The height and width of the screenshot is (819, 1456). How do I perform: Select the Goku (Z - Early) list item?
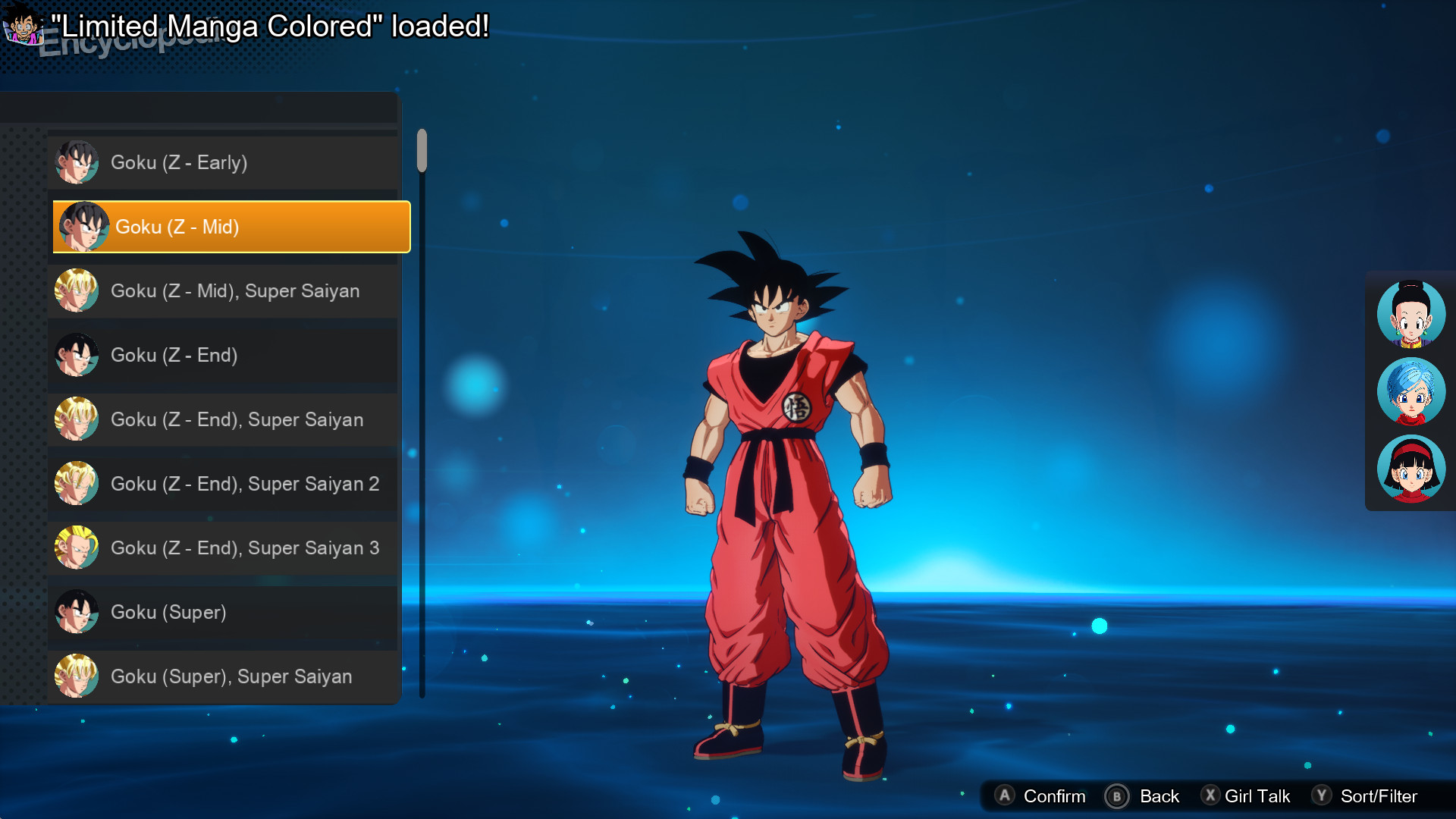180,162
